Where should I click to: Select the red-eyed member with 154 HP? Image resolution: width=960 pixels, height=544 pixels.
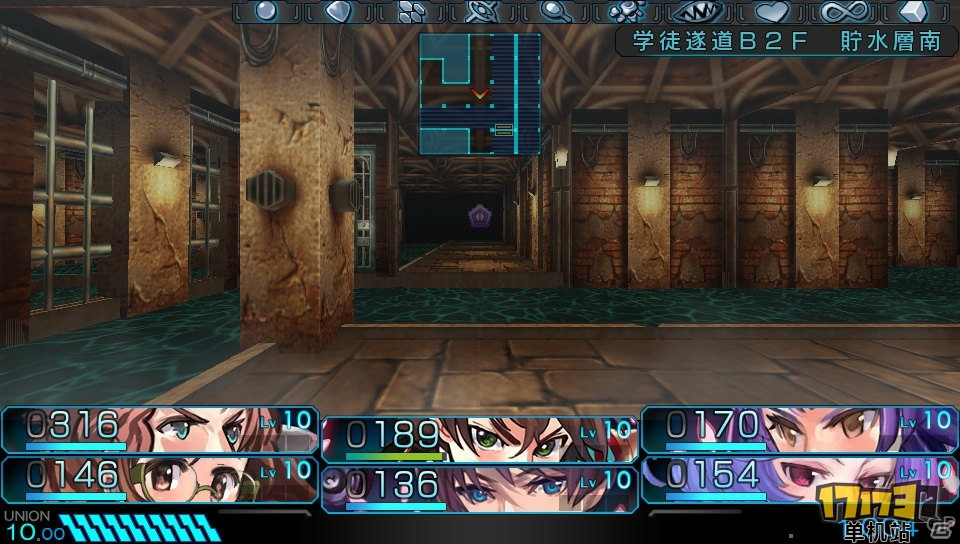(800, 477)
